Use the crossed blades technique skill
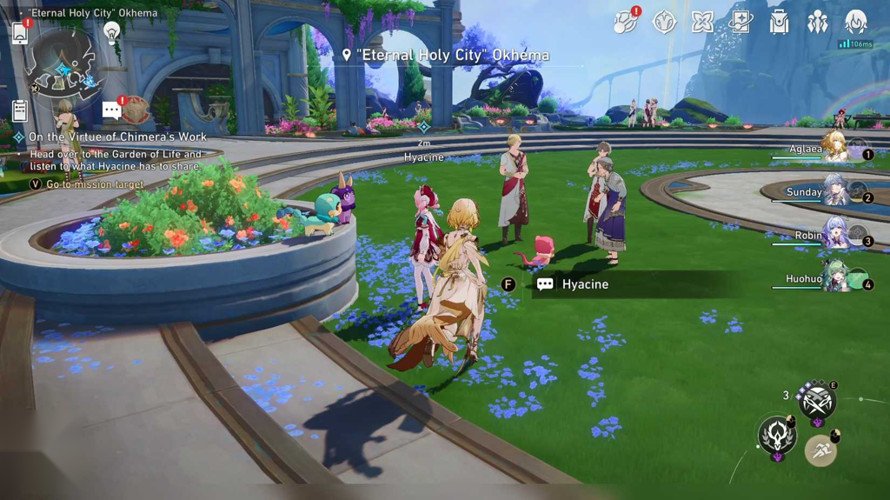The height and width of the screenshot is (500, 890). pyautogui.click(x=817, y=400)
